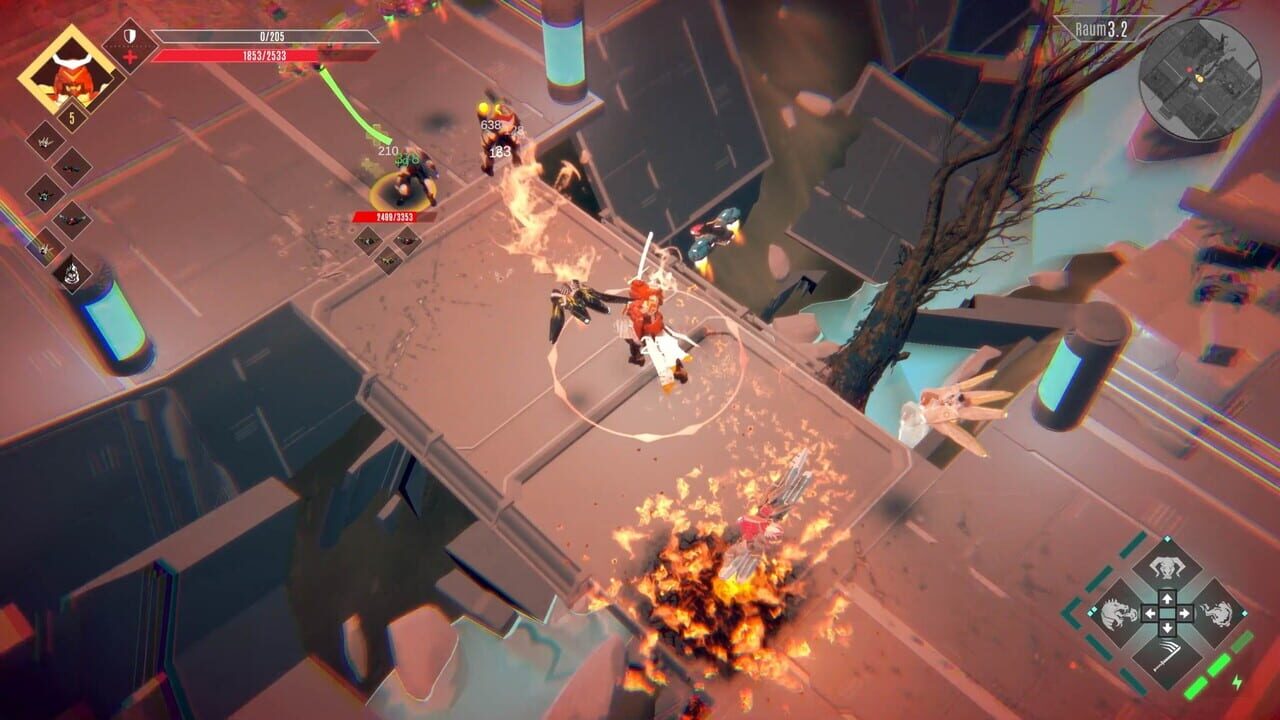
Task: Click the lightning bolt energy icon
Action: tap(1236, 682)
